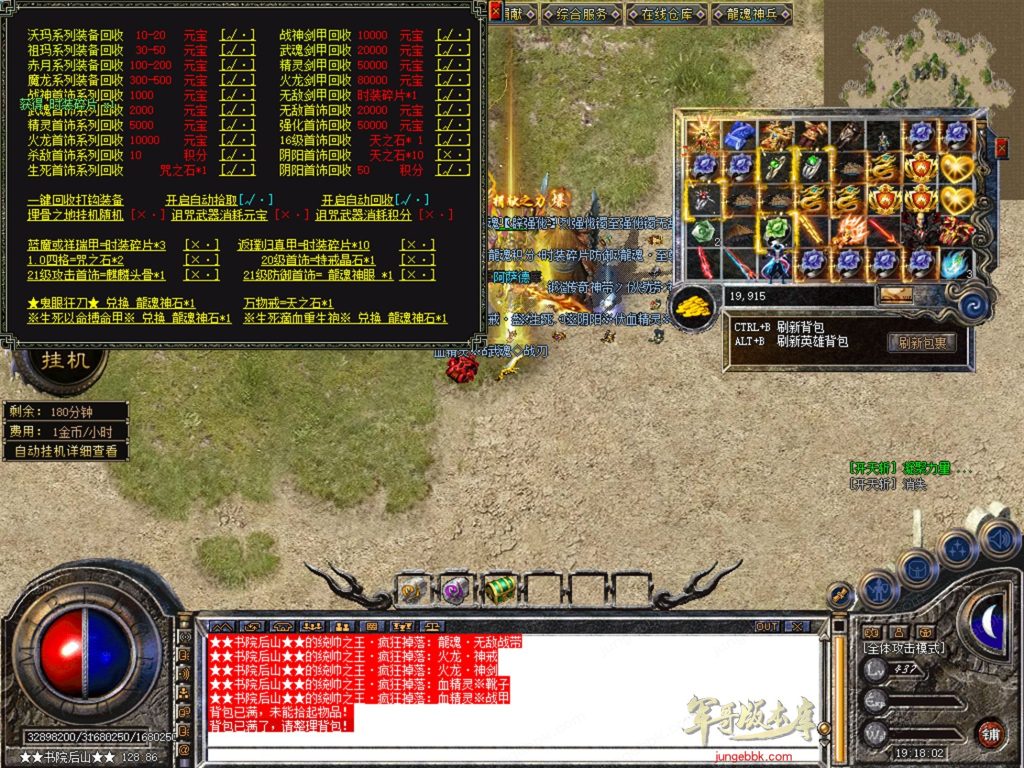
Task: Click the gold ingot pile icon
Action: click(692, 306)
